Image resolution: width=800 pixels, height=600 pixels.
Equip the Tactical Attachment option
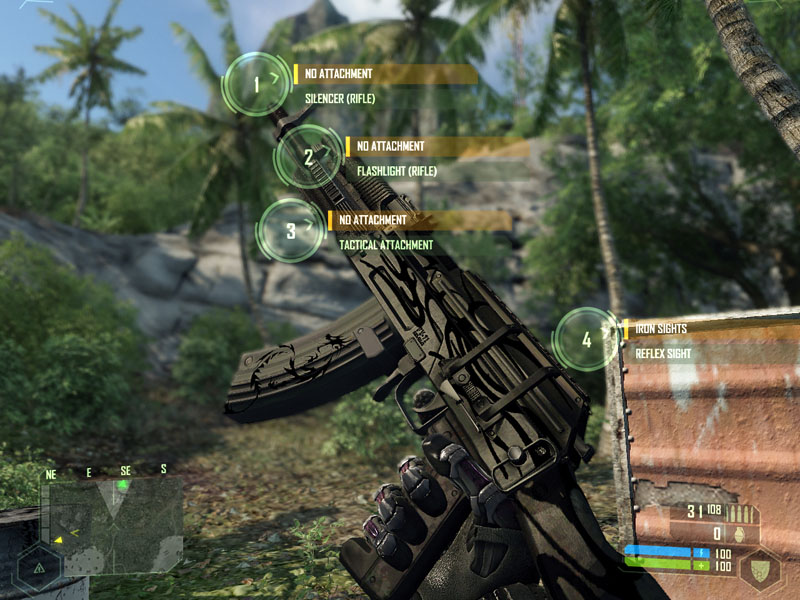point(386,245)
